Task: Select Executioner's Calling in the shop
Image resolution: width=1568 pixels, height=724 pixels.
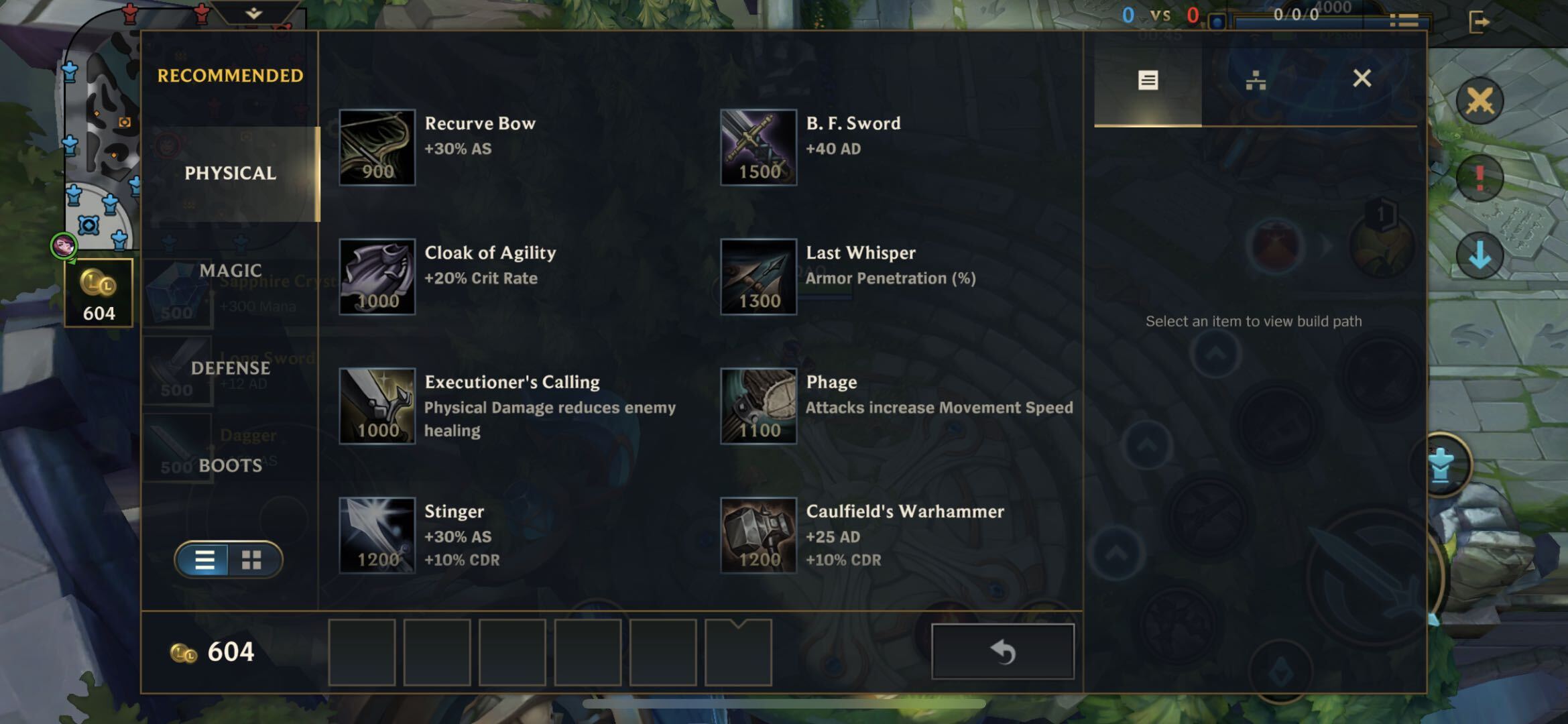Action: coord(377,406)
